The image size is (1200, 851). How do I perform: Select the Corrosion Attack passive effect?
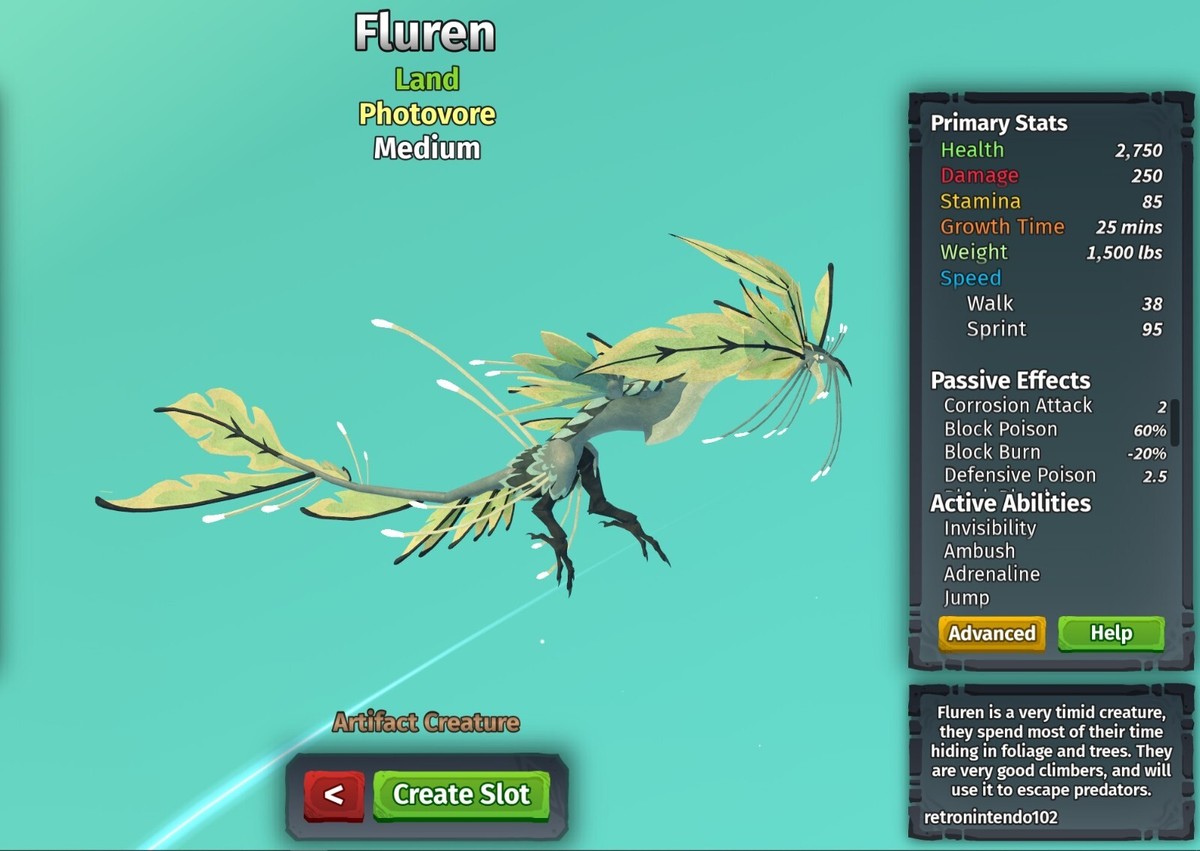tap(1017, 406)
